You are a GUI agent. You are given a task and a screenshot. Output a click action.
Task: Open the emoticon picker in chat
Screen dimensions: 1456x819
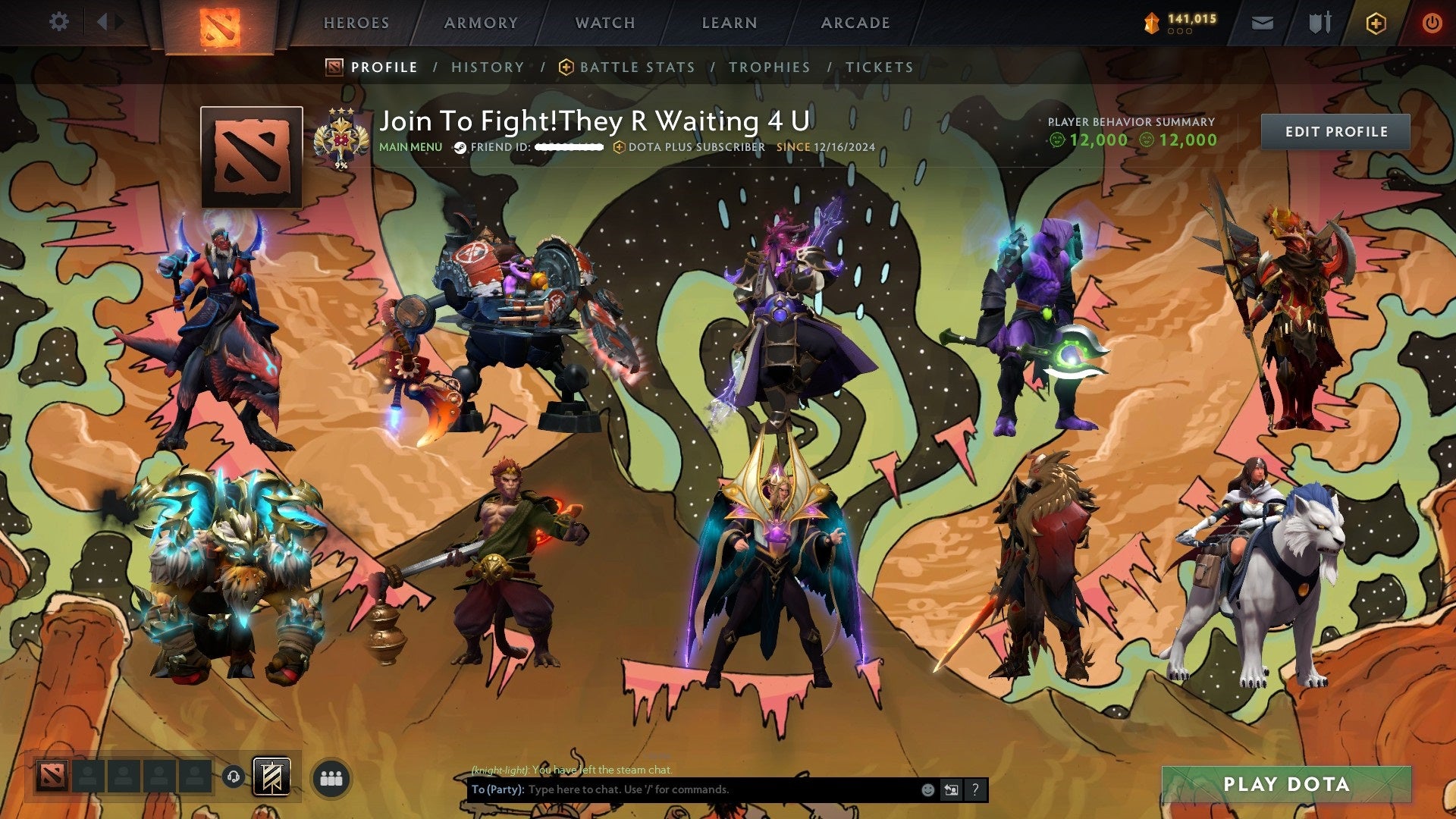click(x=927, y=789)
